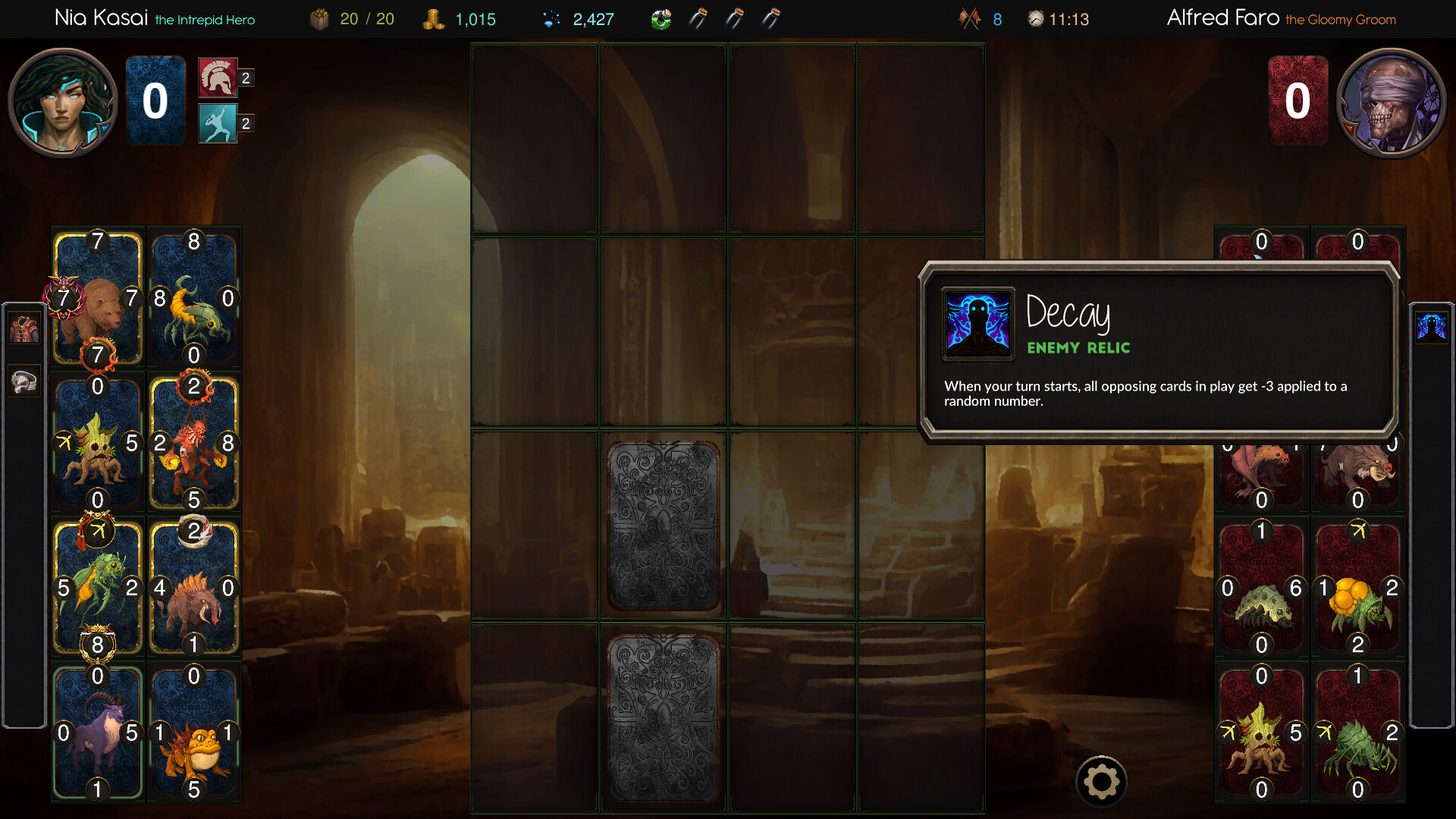
Task: Click the red armor relic in left sidebar
Action: tap(24, 328)
